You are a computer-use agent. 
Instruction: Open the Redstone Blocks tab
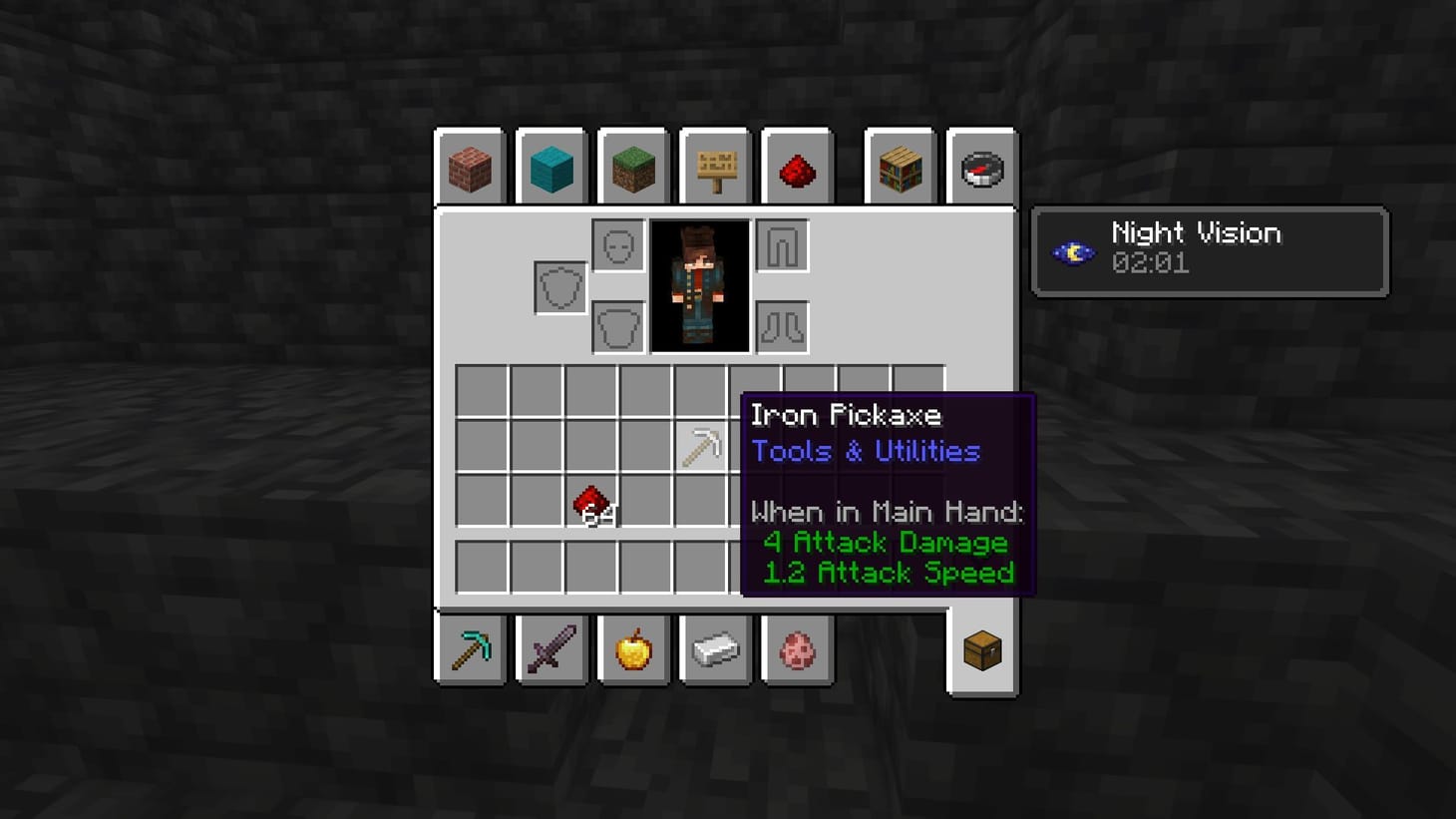pos(798,168)
